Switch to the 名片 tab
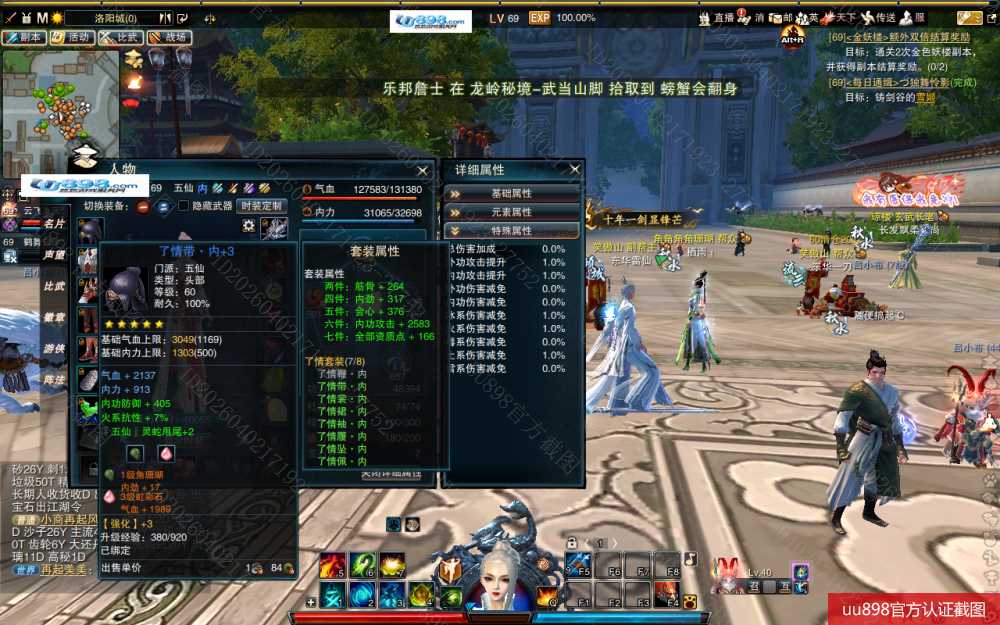 click(54, 224)
